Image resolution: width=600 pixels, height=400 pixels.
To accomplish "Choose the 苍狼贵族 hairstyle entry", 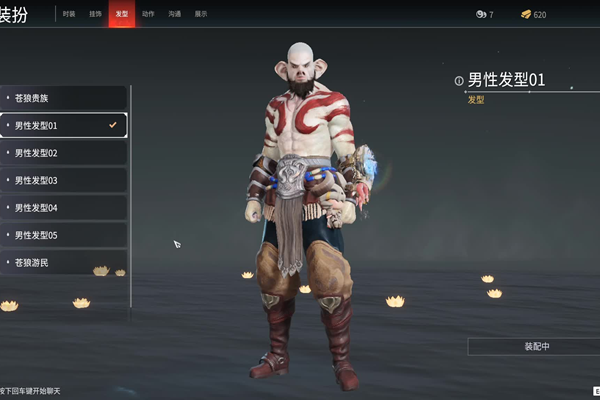I will pos(64,98).
